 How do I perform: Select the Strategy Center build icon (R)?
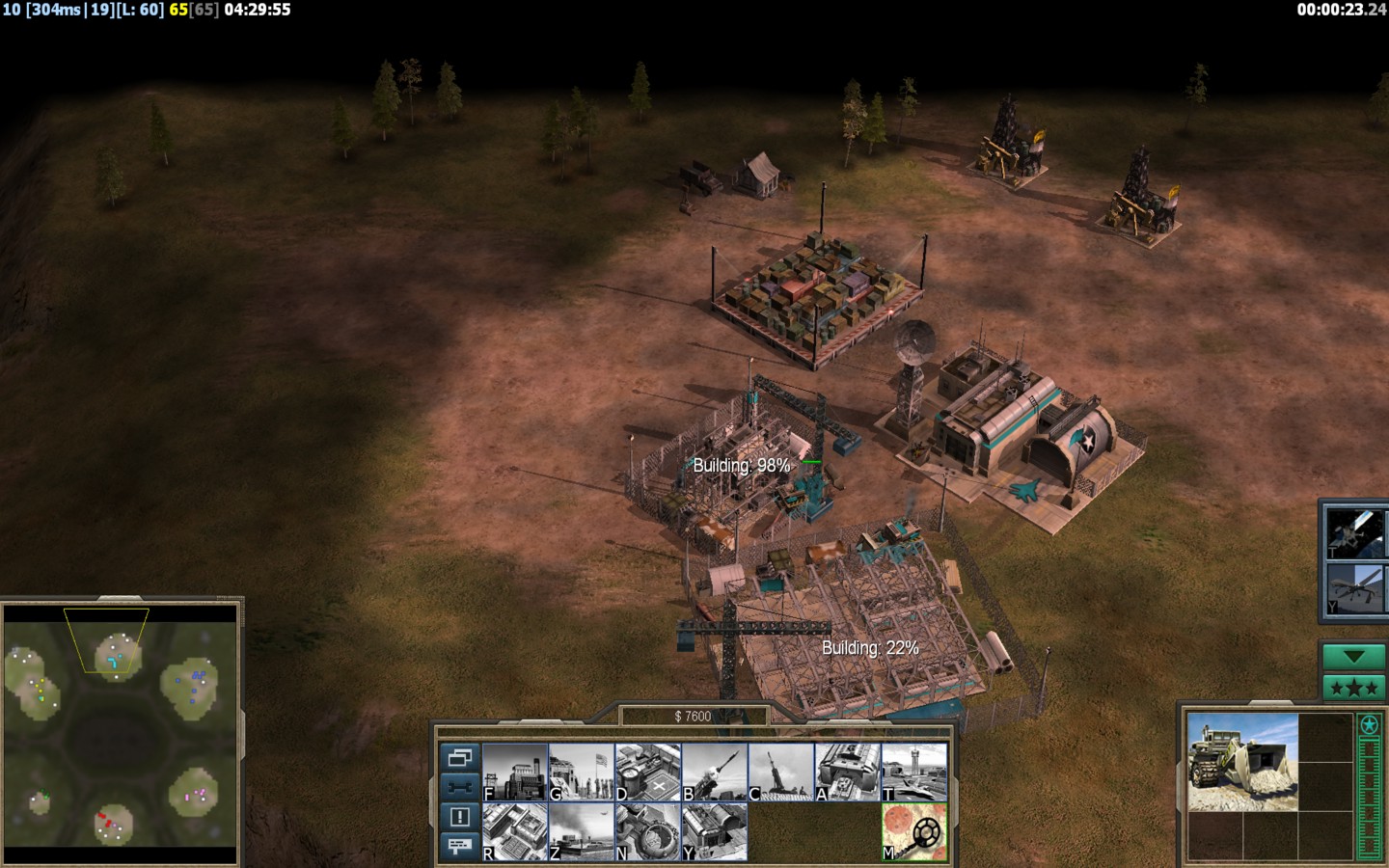click(515, 832)
